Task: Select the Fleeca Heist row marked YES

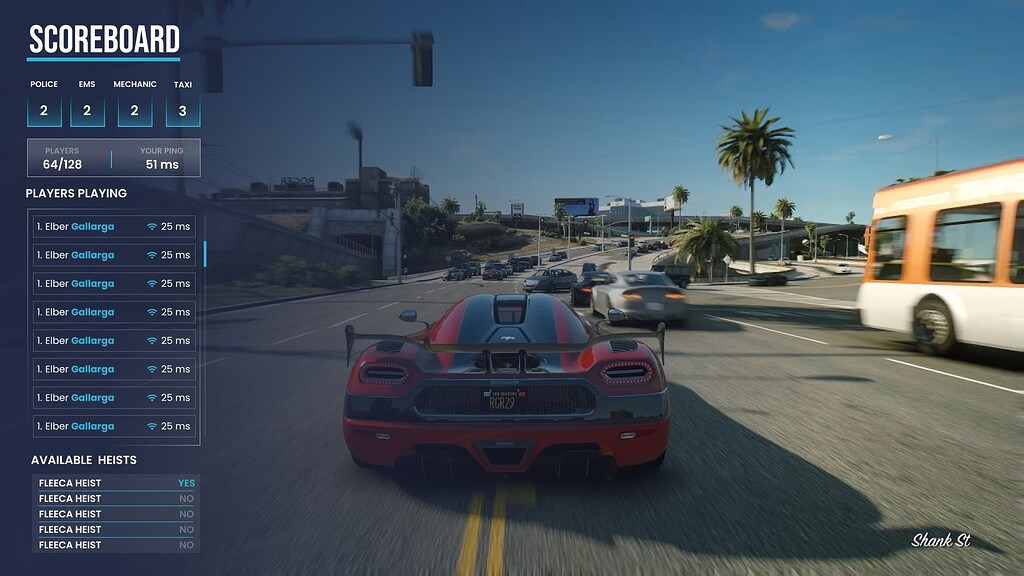Action: pos(115,483)
